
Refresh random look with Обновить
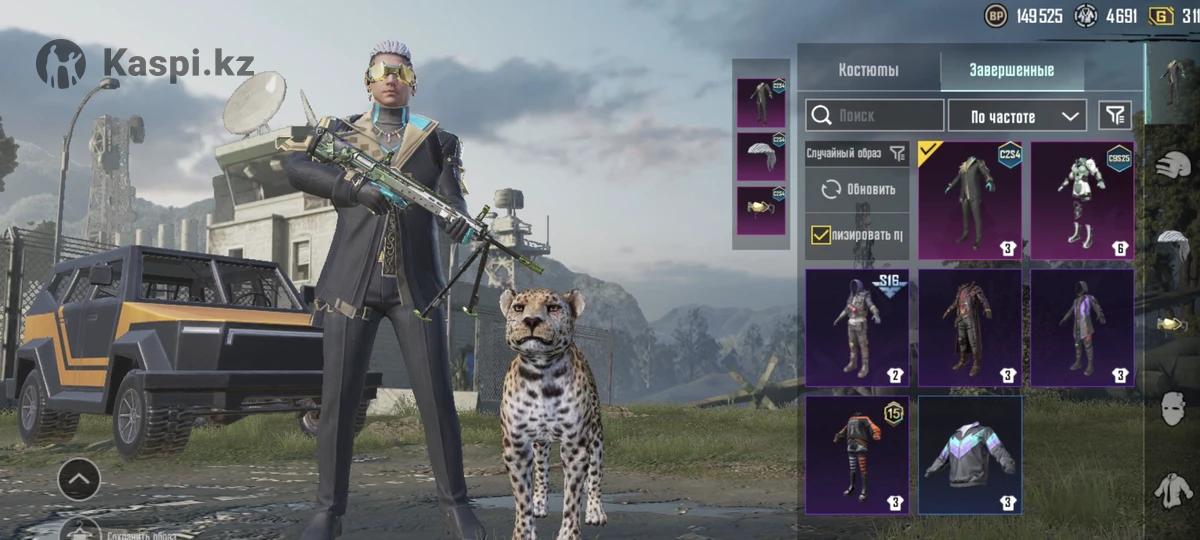858,189
